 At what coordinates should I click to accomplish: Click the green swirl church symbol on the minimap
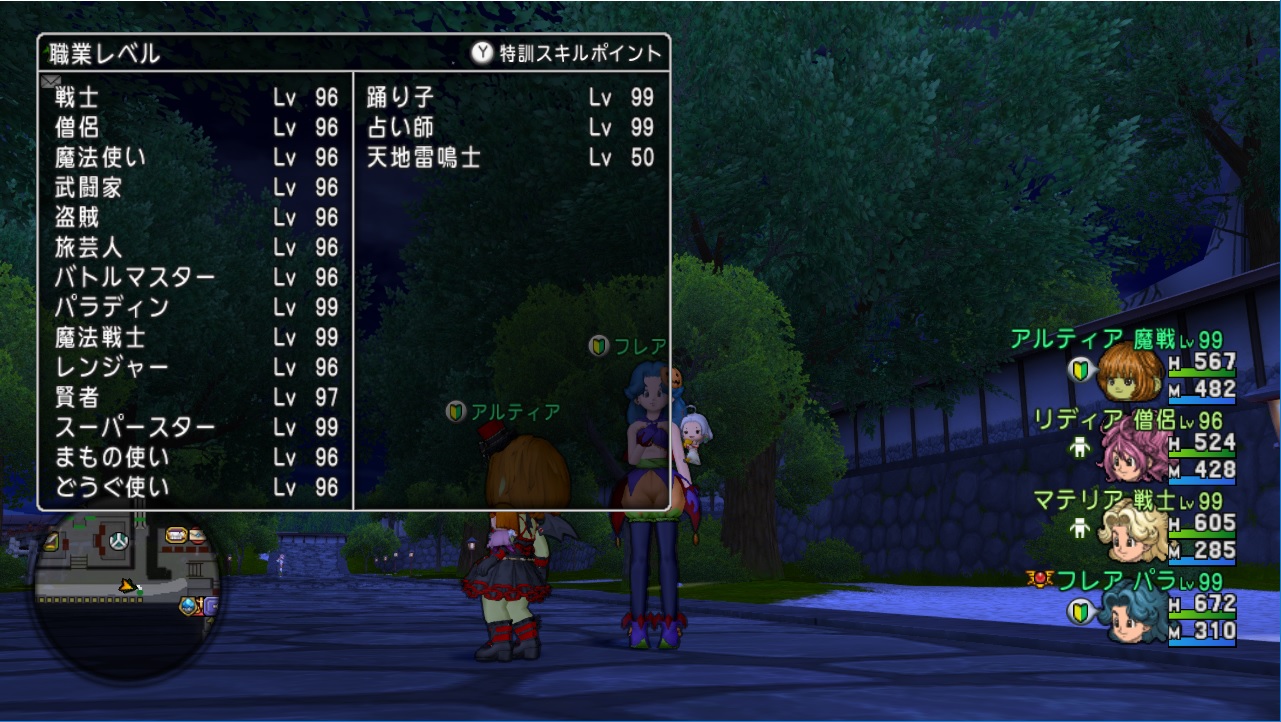coord(118,541)
